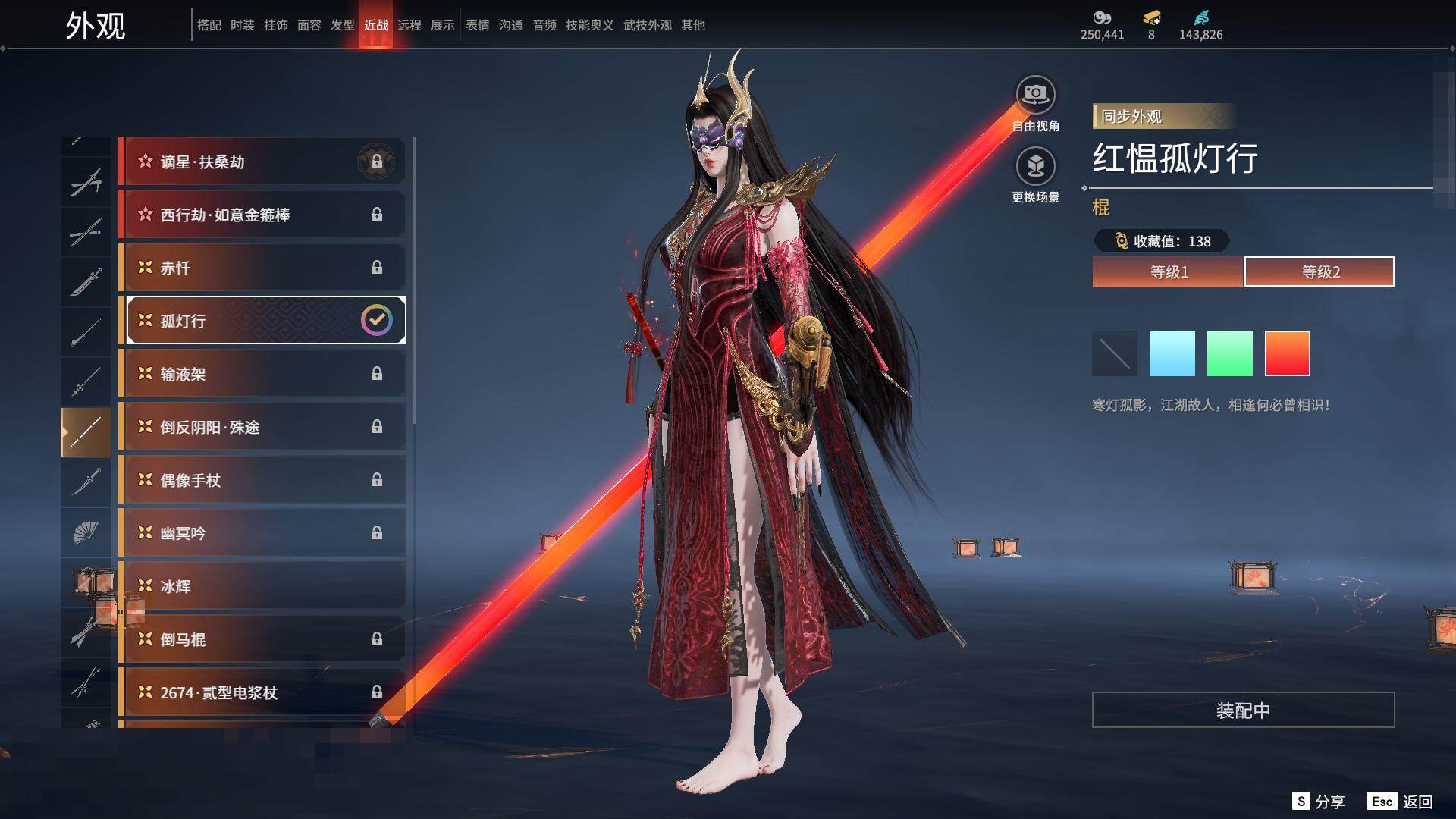Open the 武技外观 tab
This screenshot has height=819, width=1456.
647,25
